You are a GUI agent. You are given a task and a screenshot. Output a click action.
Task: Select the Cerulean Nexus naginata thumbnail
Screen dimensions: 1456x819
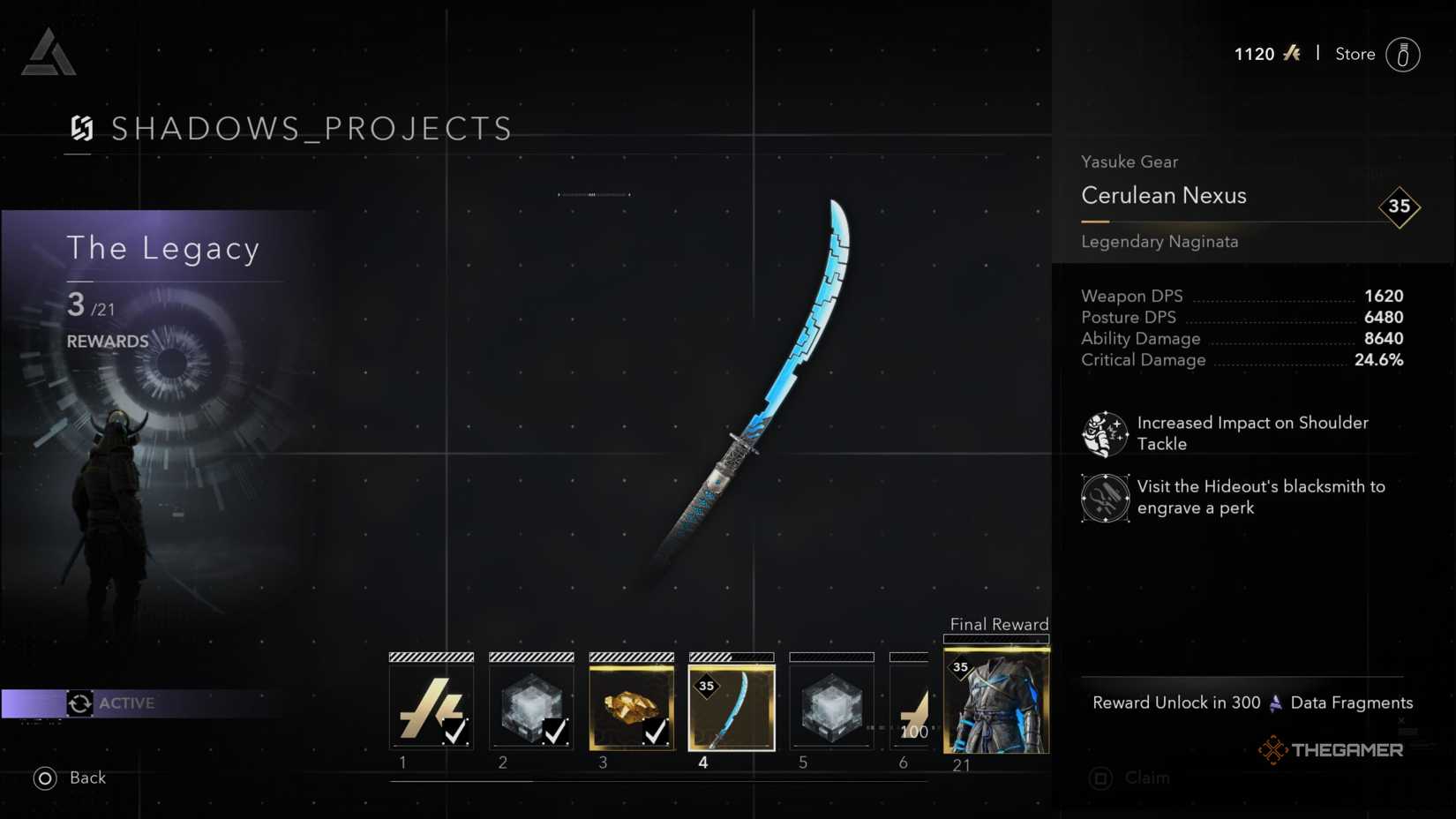(732, 703)
